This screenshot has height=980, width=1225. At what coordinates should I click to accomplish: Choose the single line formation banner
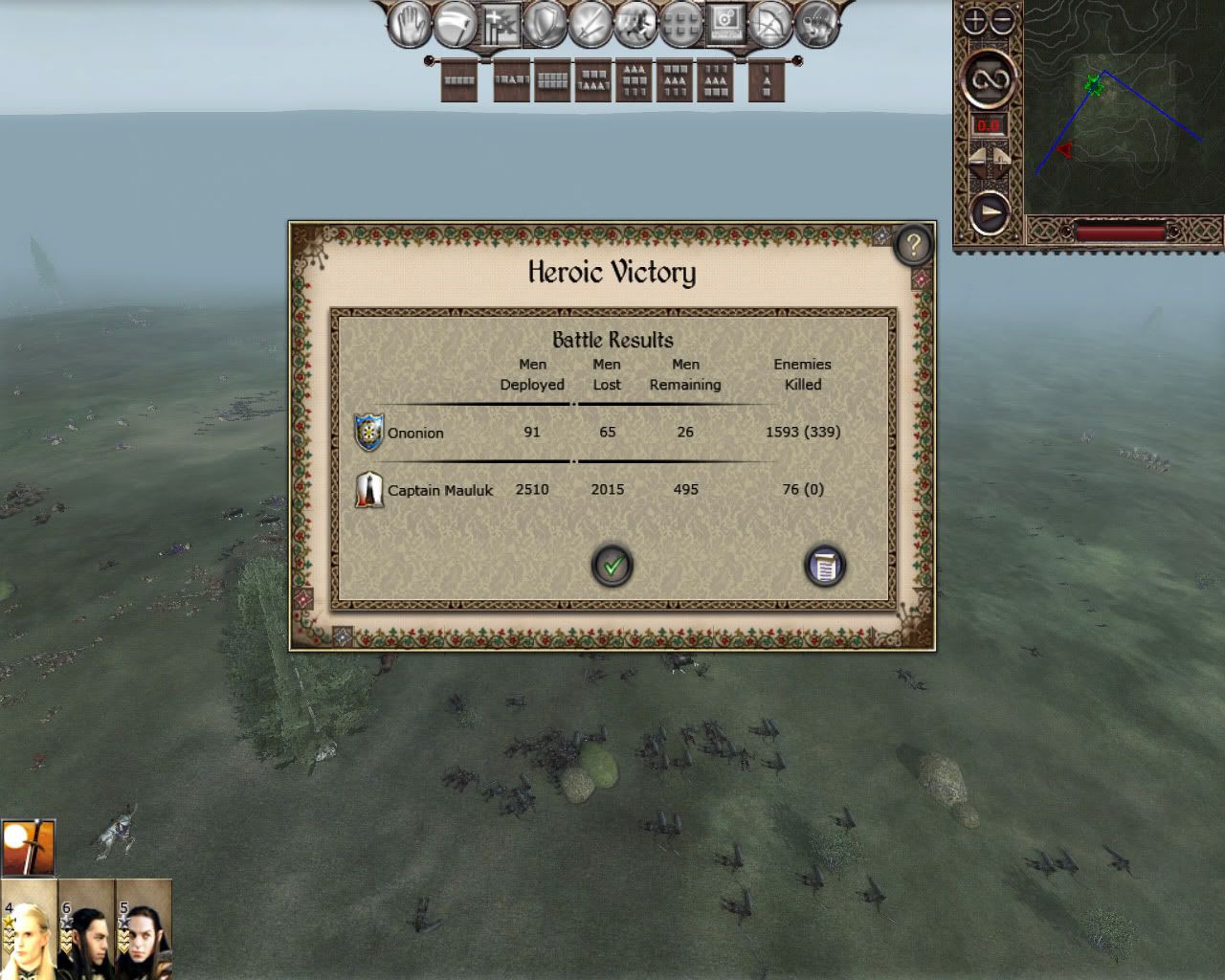tap(459, 81)
